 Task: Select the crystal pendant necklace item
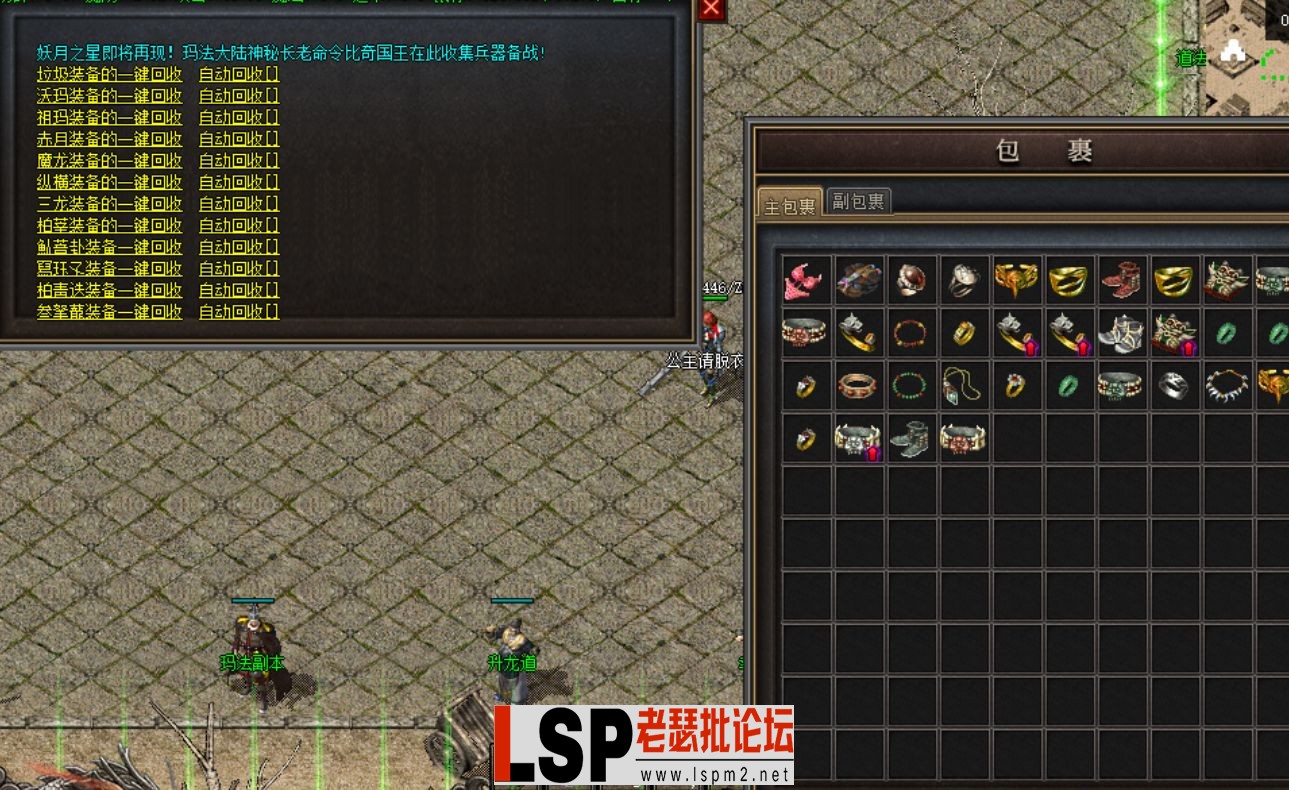pyautogui.click(x=963, y=385)
